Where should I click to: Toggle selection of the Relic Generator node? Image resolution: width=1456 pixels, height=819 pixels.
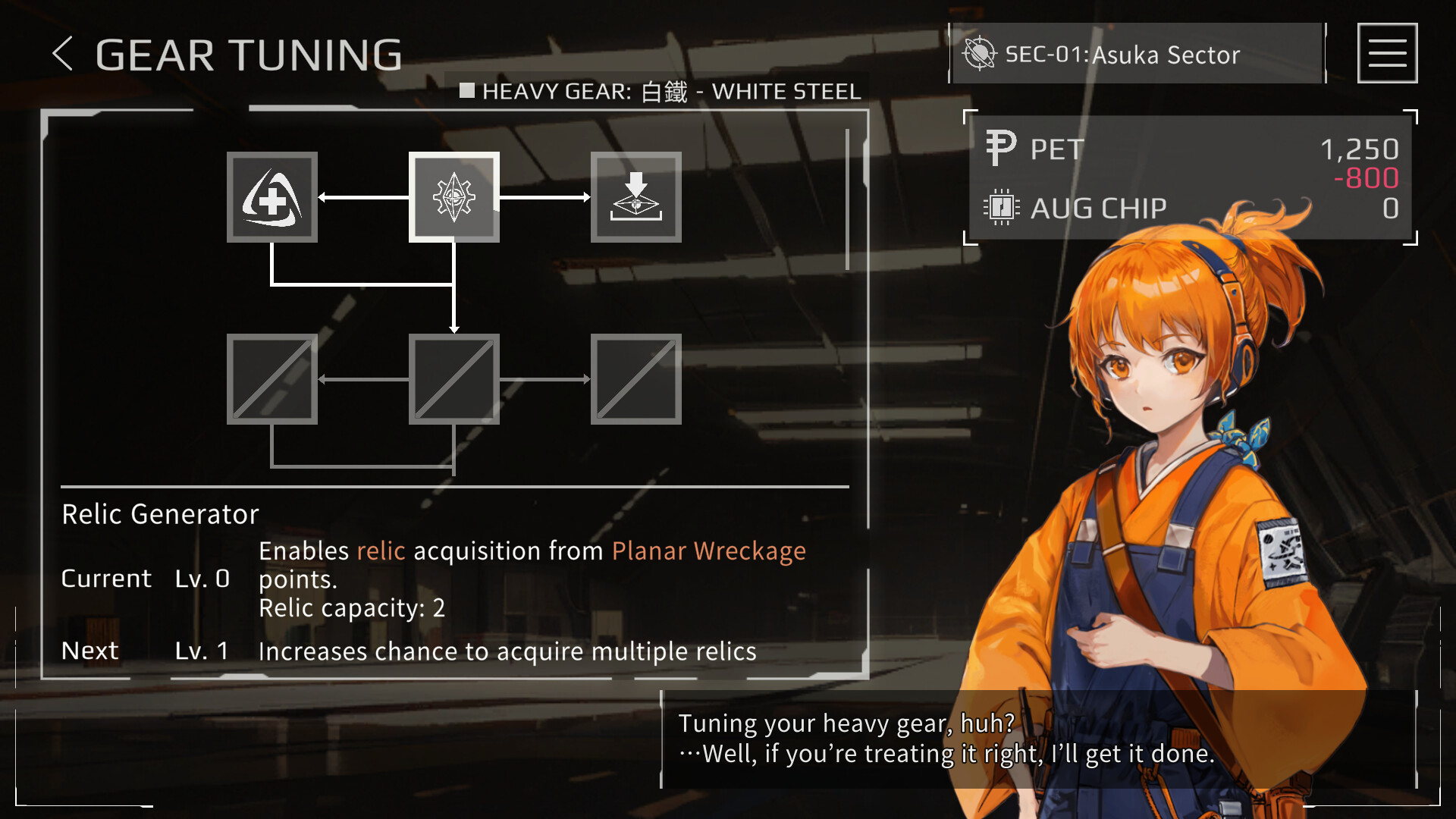(x=454, y=199)
